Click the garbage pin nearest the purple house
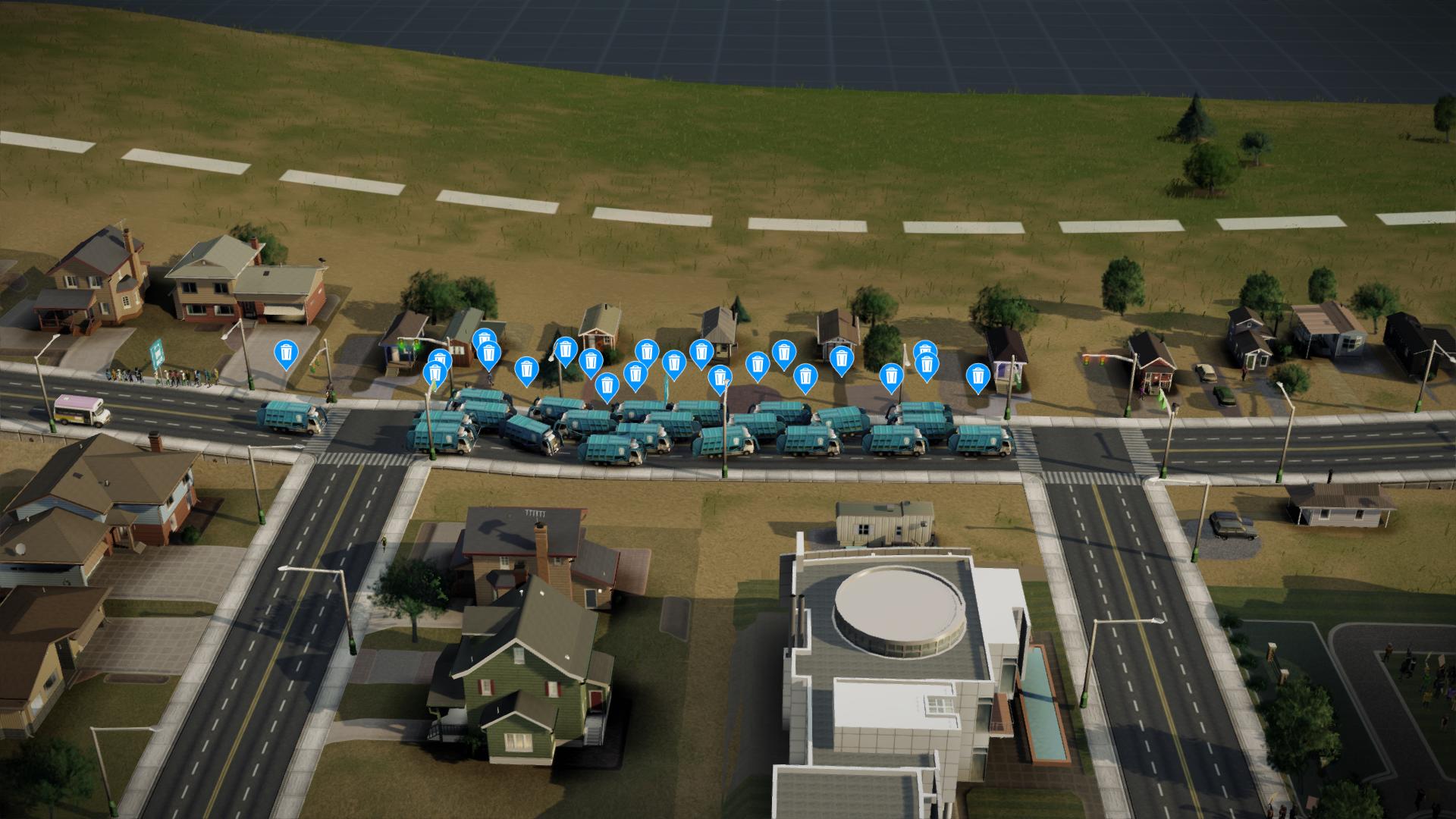1456x819 pixels. click(x=977, y=376)
